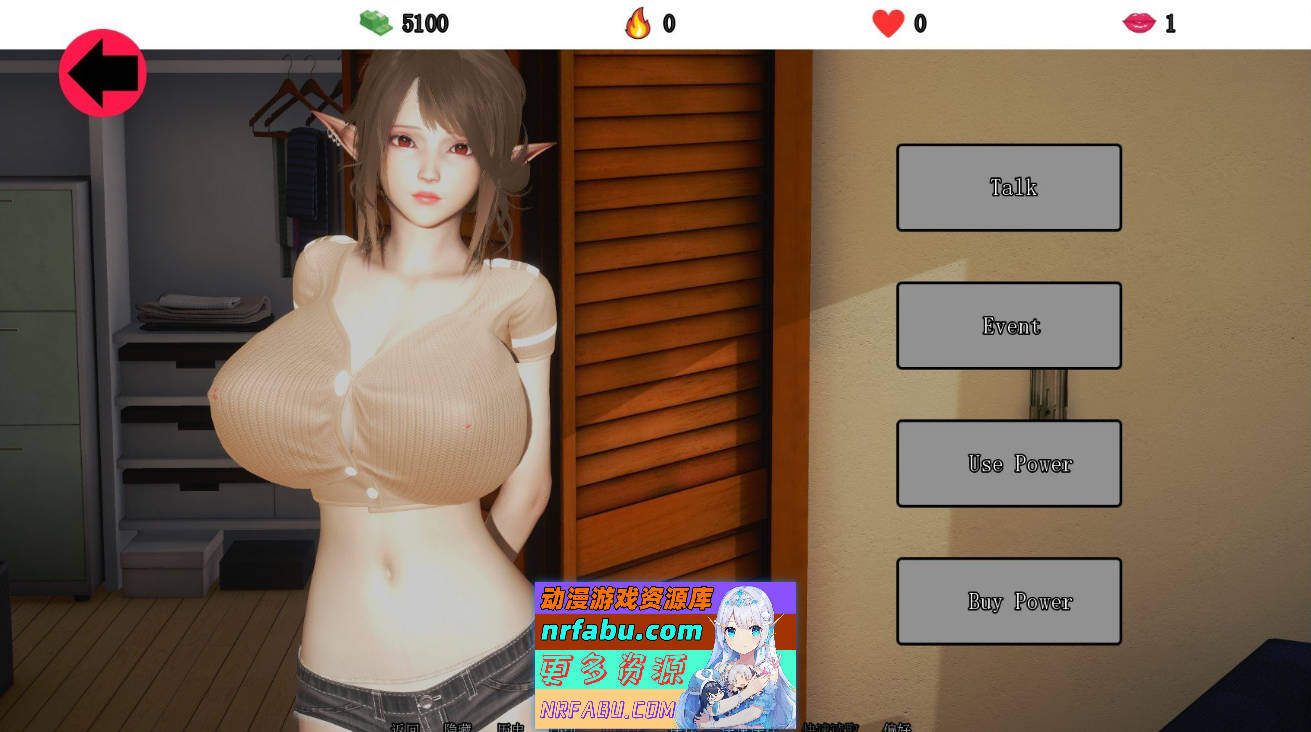
Task: Click the nrfabu.com watermark link
Action: [x=626, y=632]
